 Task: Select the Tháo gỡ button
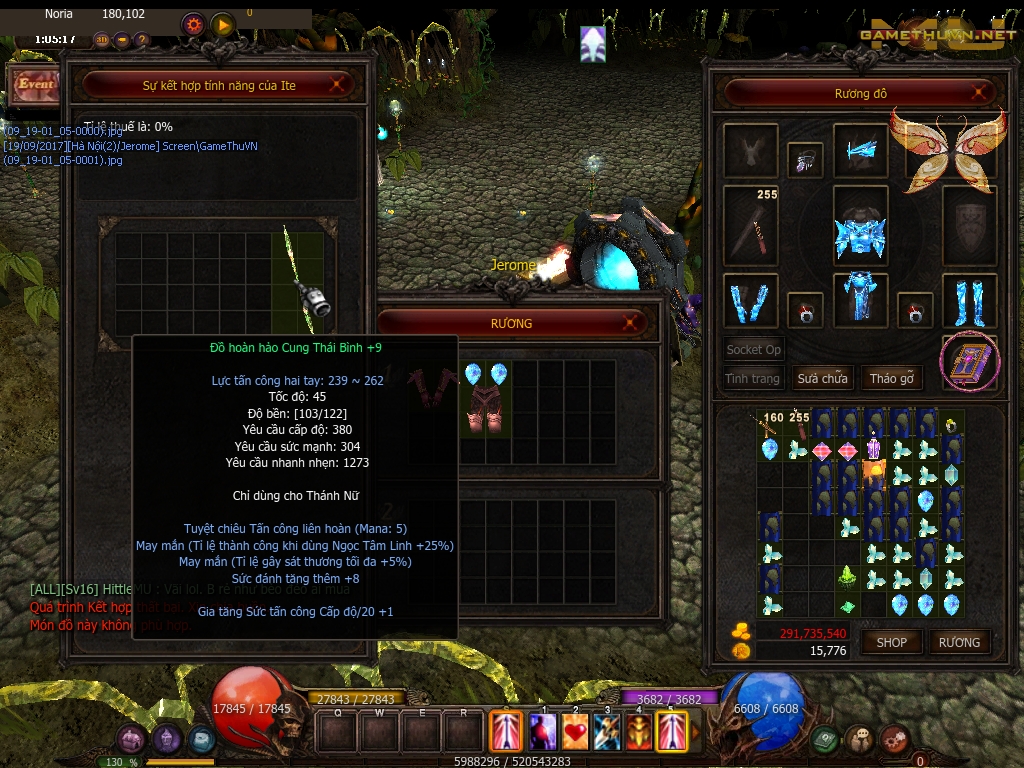(x=890, y=379)
